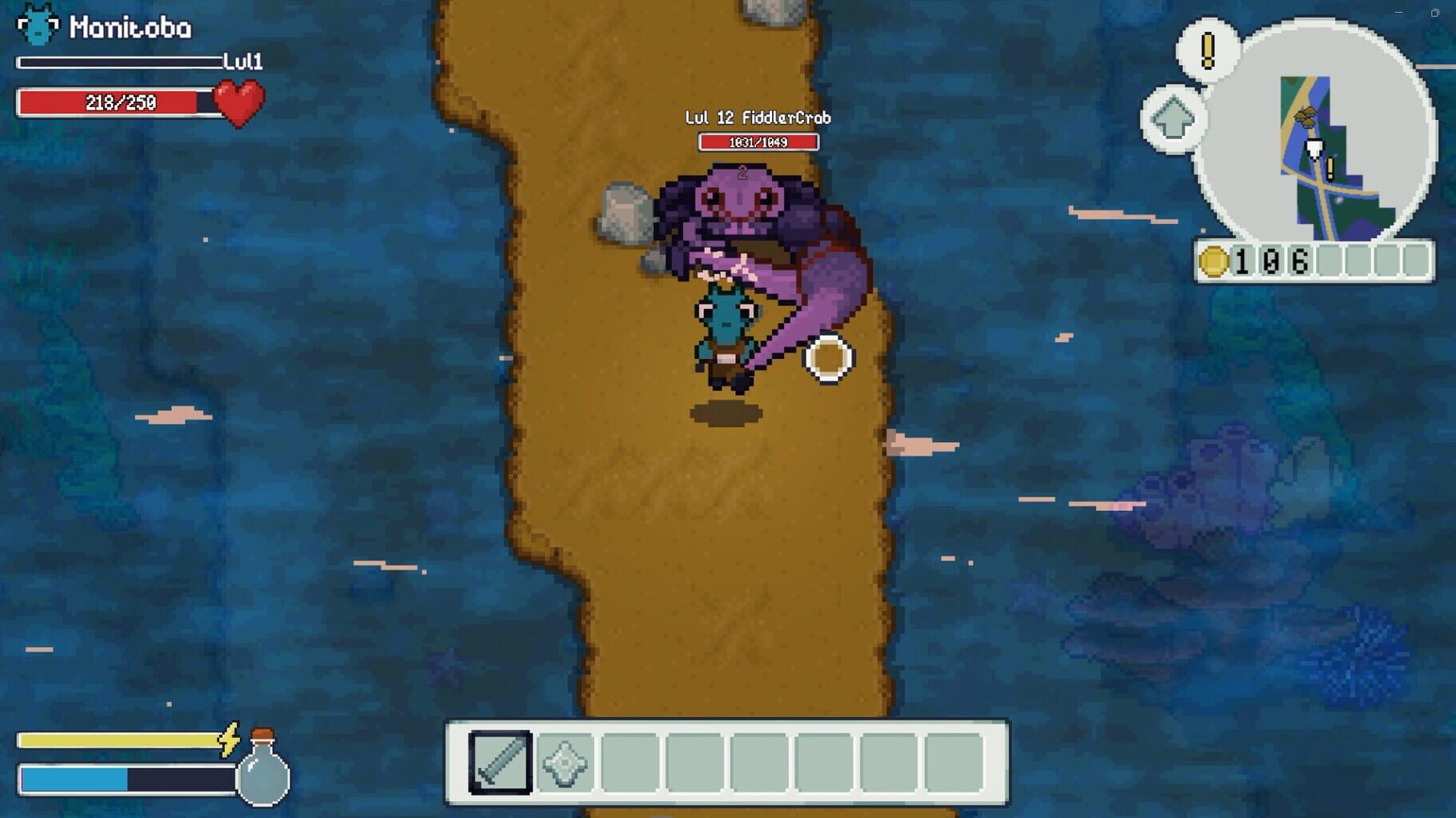Click the Lvl 12 FiddlerCrab nameplate
The height and width of the screenshot is (818, 1456).
tap(758, 117)
